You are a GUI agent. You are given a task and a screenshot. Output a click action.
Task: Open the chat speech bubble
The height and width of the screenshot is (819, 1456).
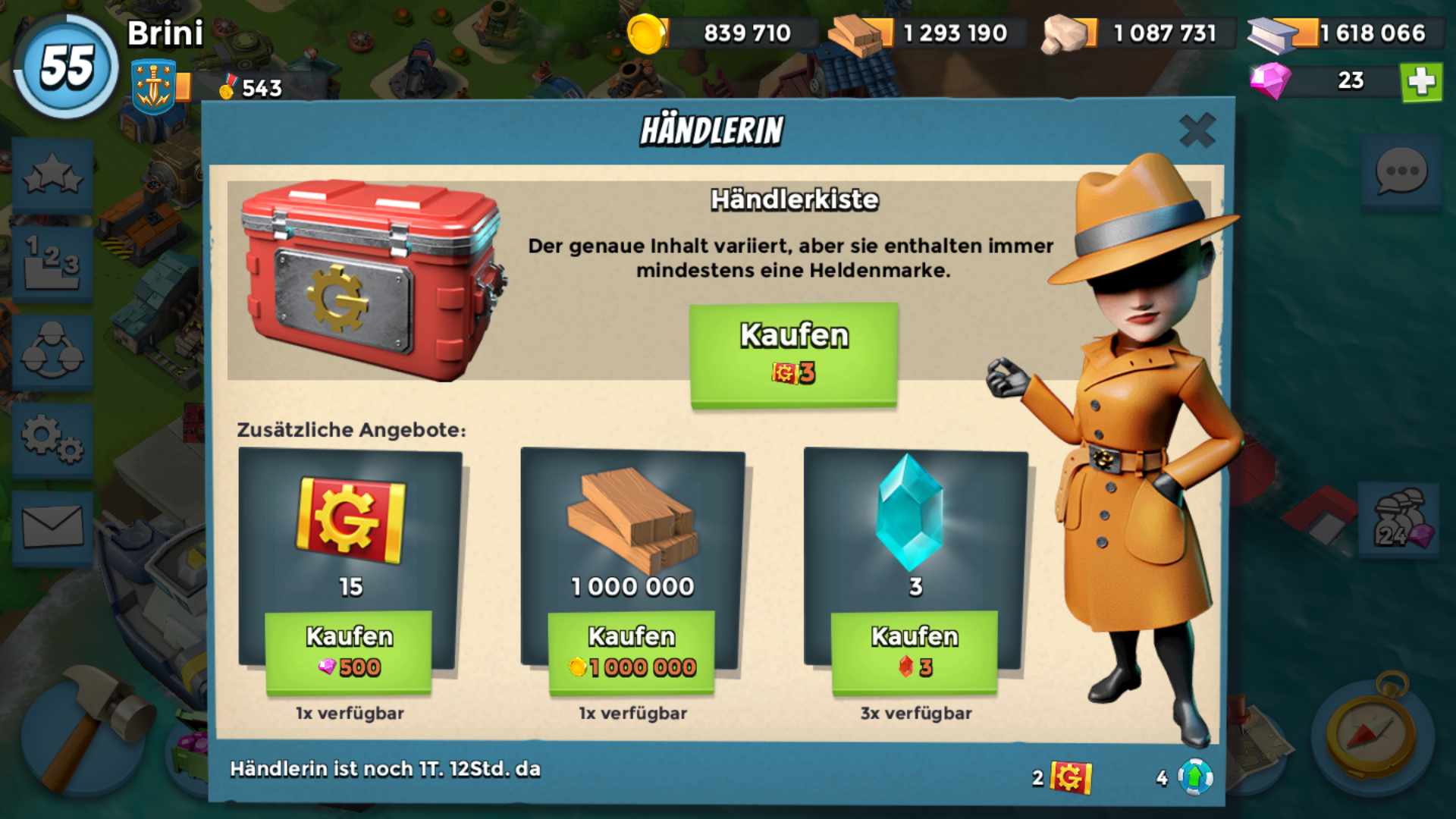[x=1401, y=172]
